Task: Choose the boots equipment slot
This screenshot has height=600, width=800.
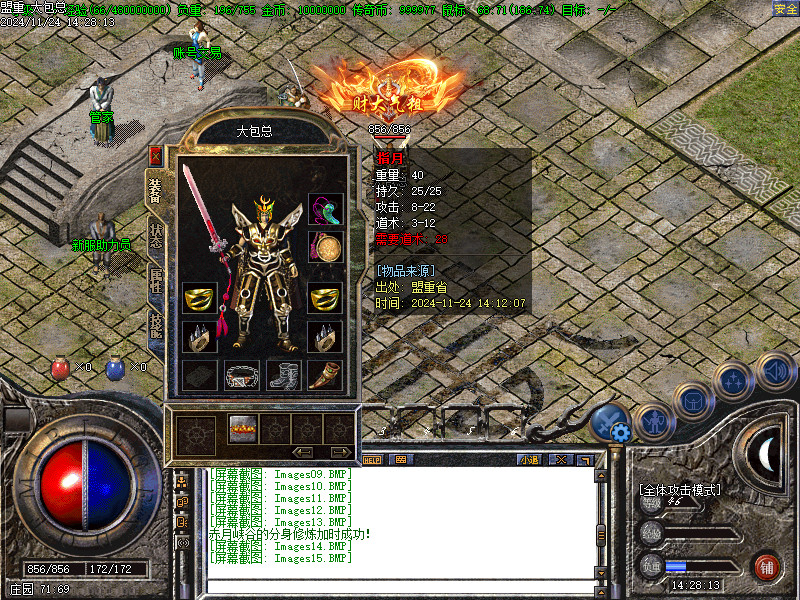Action: pyautogui.click(x=283, y=375)
